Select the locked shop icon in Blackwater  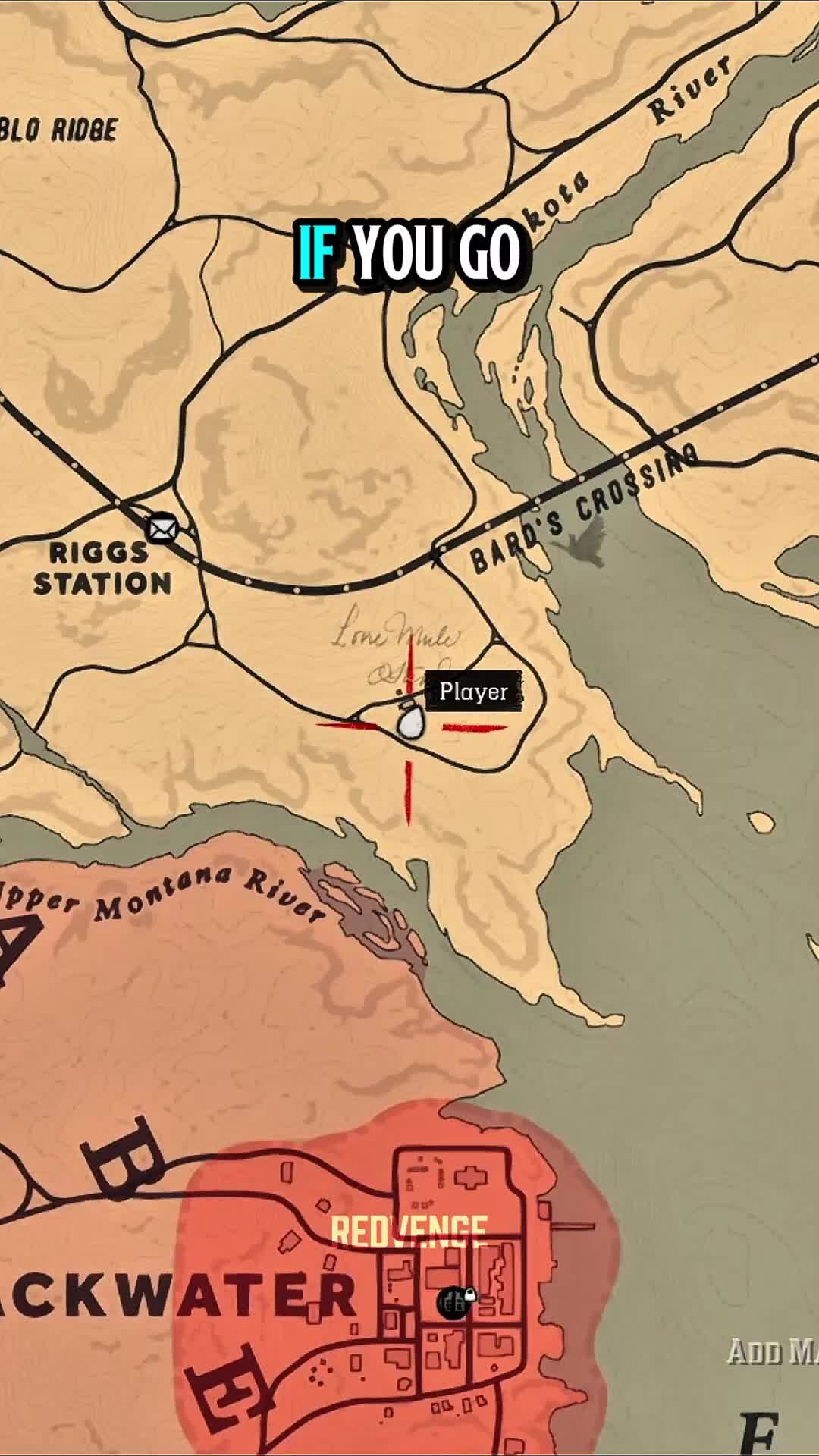click(454, 1303)
